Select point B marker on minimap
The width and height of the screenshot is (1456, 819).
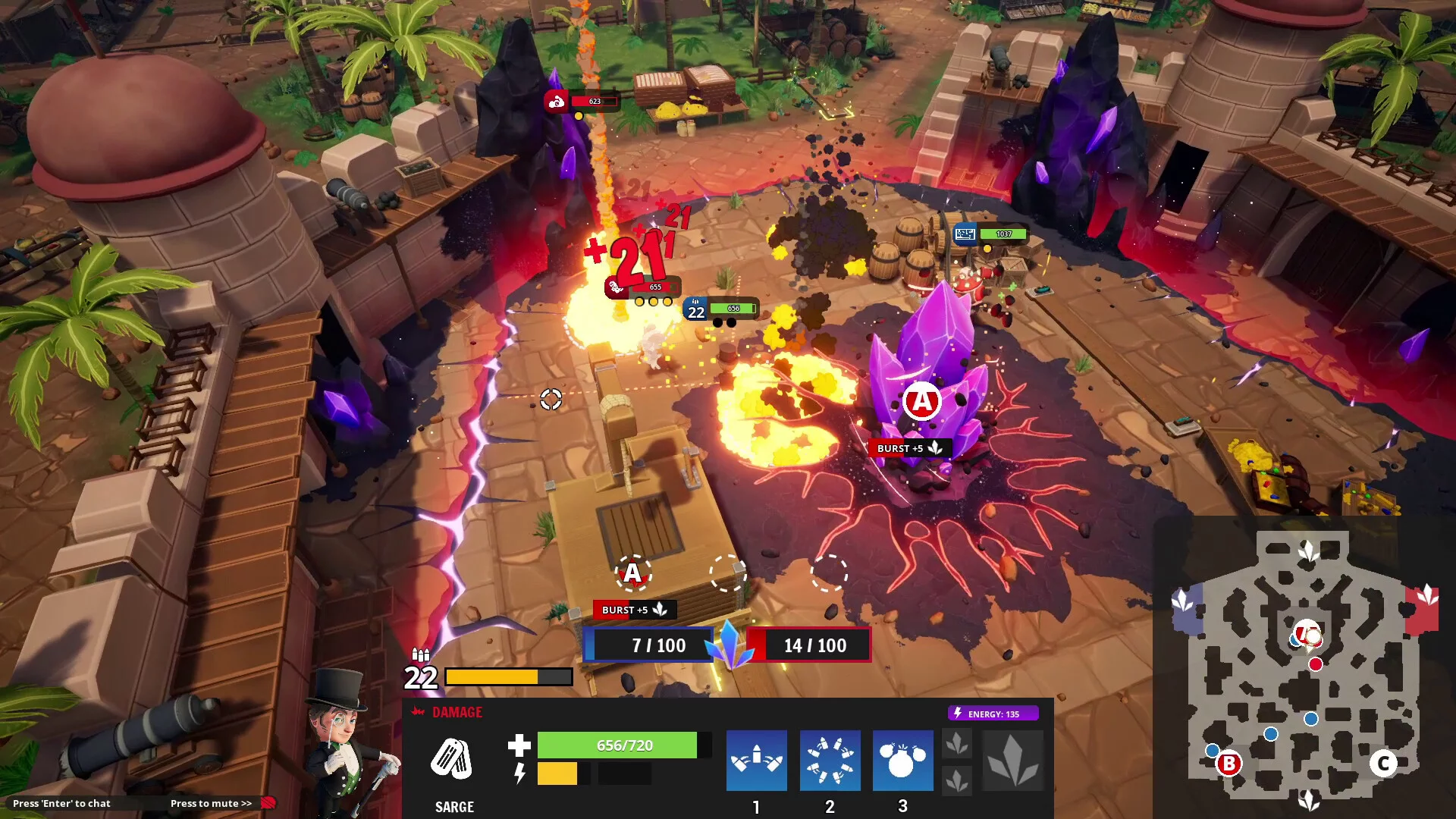[1228, 764]
